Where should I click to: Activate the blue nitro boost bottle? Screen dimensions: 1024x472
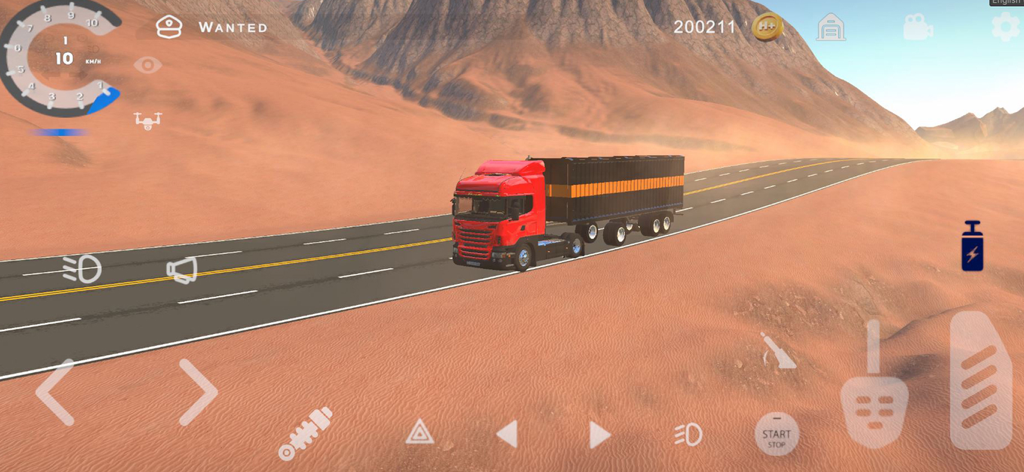tap(972, 246)
